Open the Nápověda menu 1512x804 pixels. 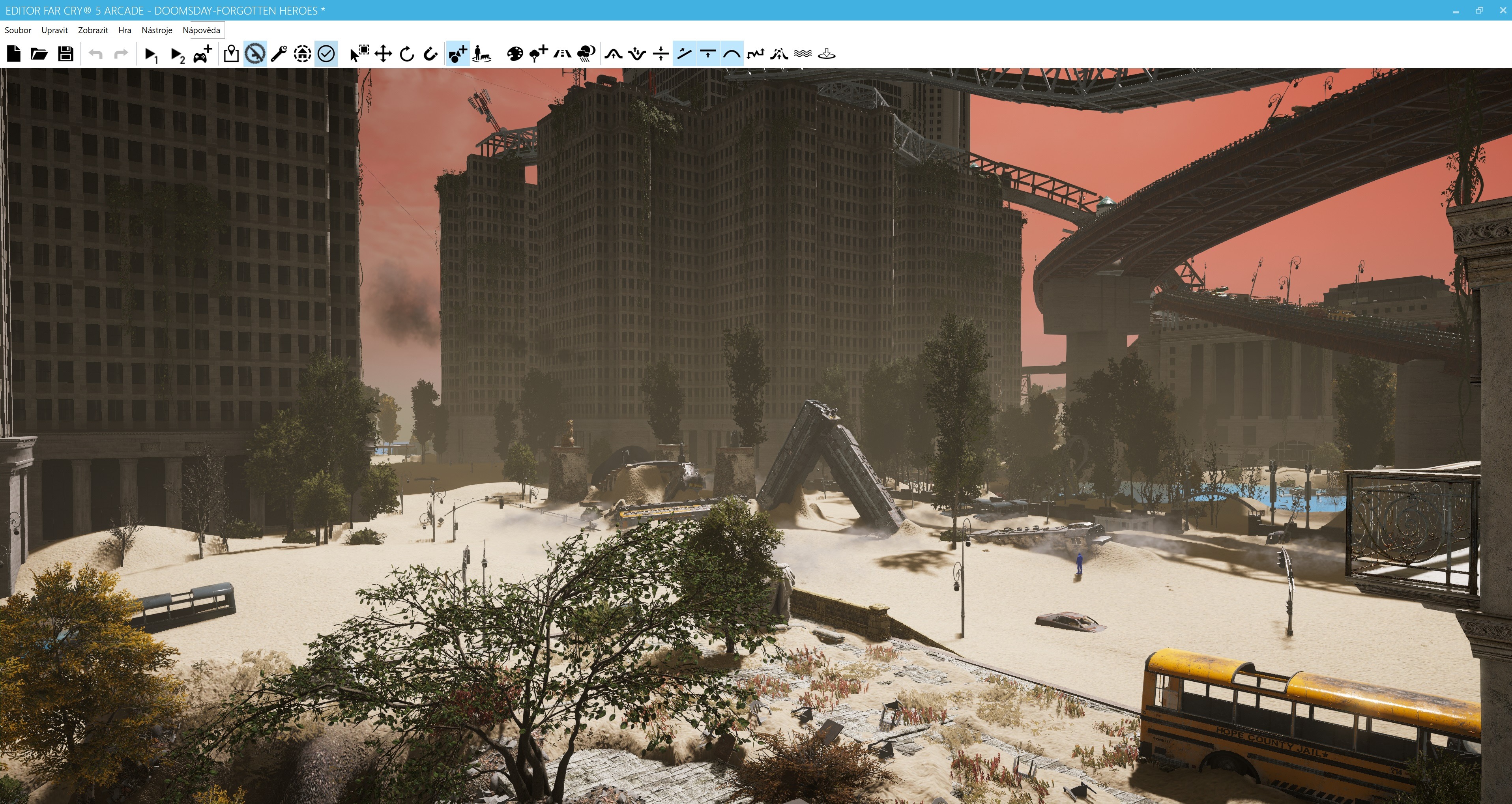(201, 30)
